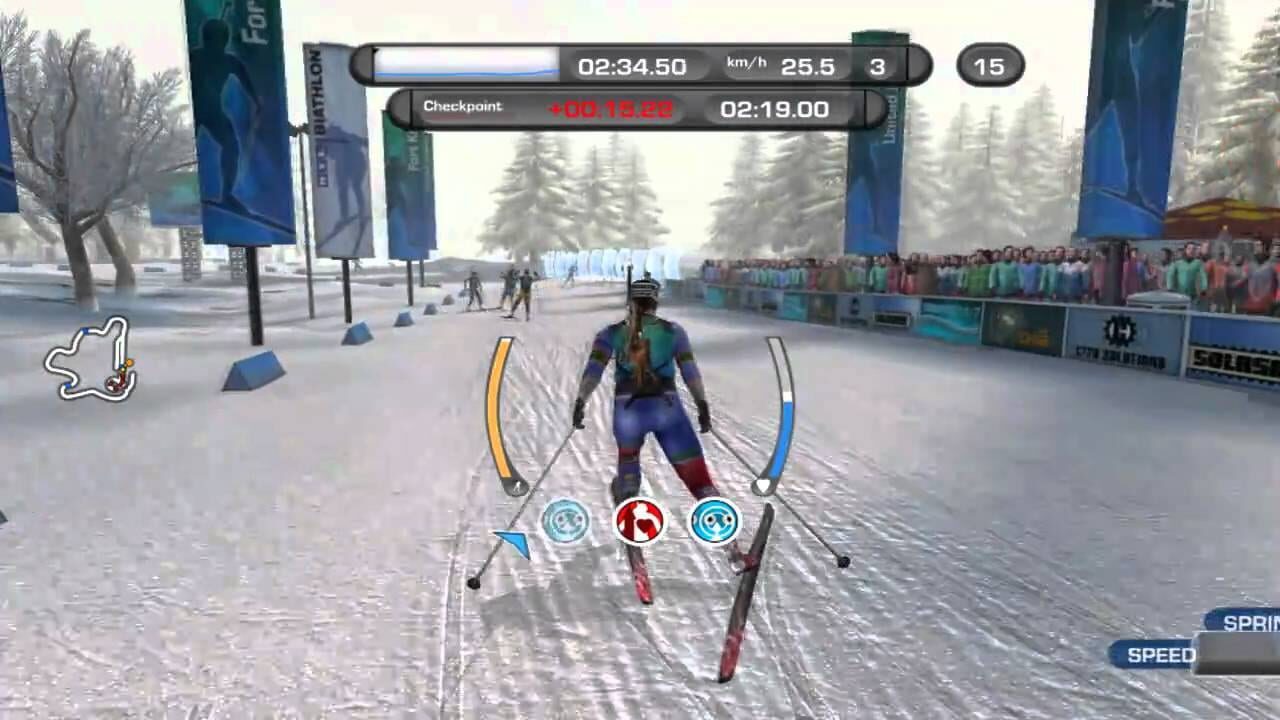The image size is (1280, 720).
Task: Click the red +00.15.22 time difference
Action: point(613,108)
